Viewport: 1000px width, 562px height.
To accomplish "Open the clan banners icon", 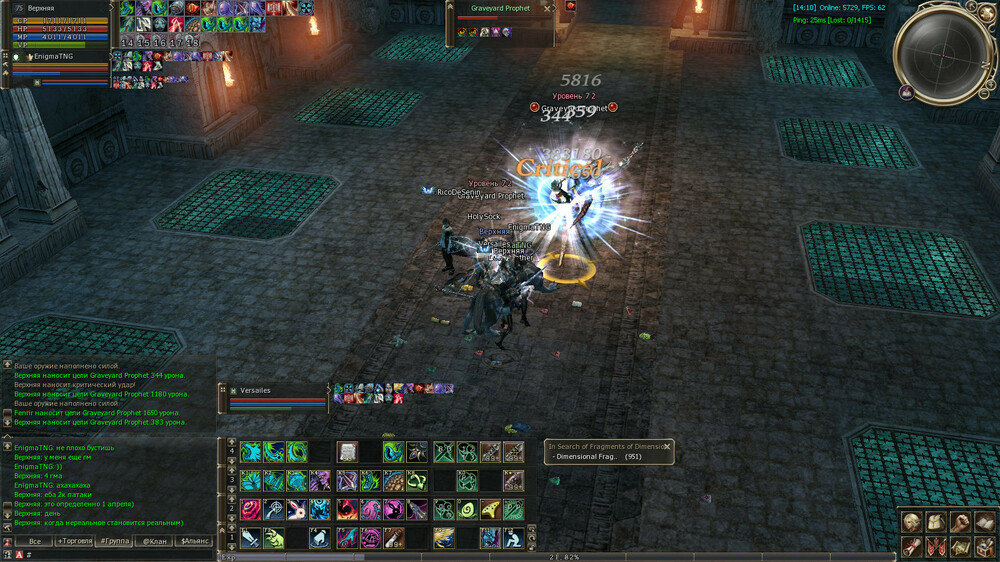I will pos(935,546).
